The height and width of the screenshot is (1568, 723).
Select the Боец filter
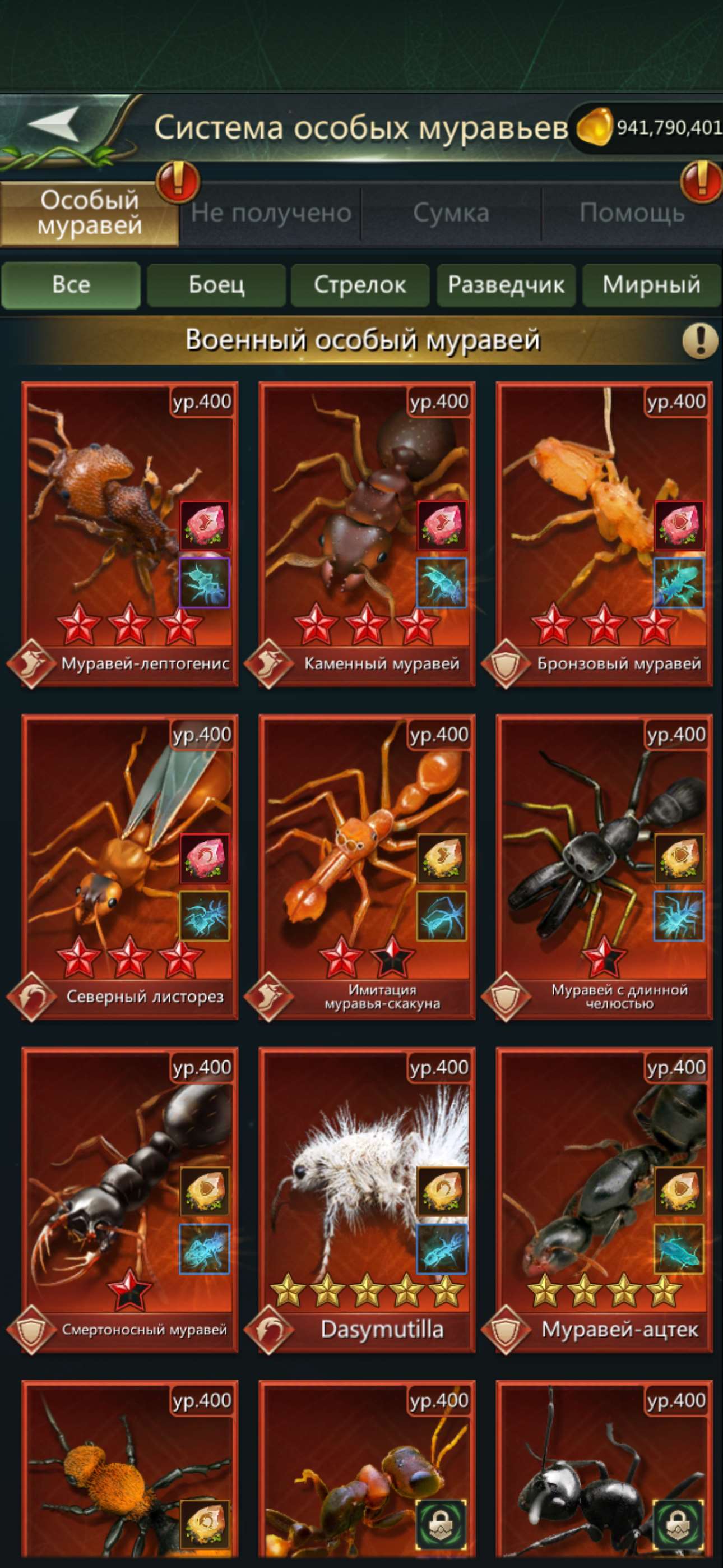[217, 284]
